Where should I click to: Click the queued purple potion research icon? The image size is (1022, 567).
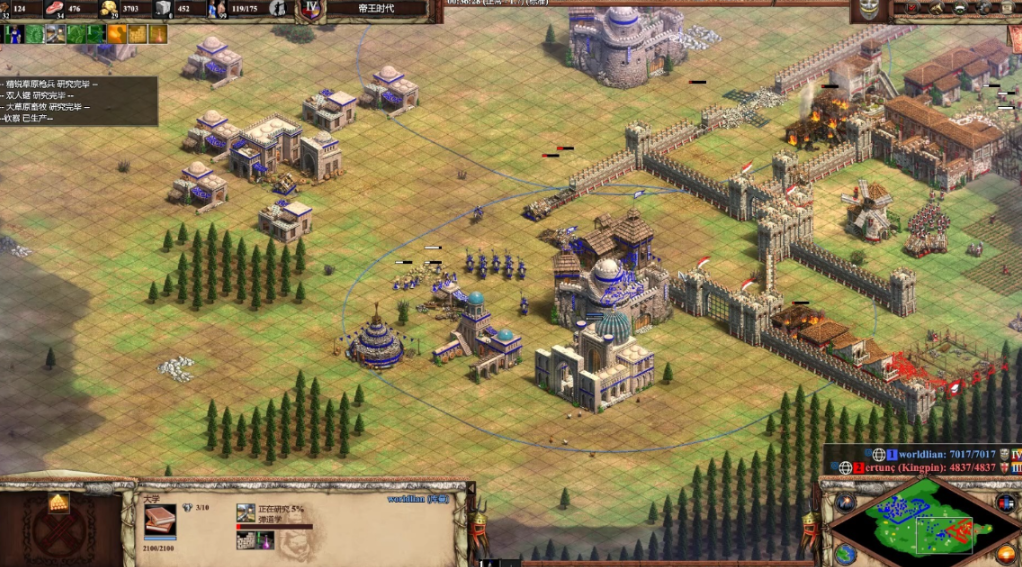tap(266, 541)
